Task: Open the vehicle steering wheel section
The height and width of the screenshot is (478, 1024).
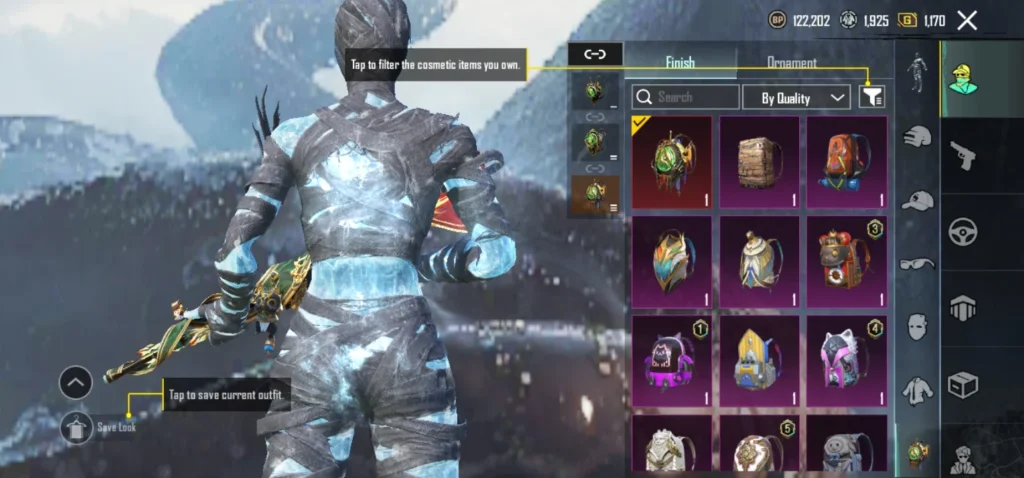Action: coord(963,230)
